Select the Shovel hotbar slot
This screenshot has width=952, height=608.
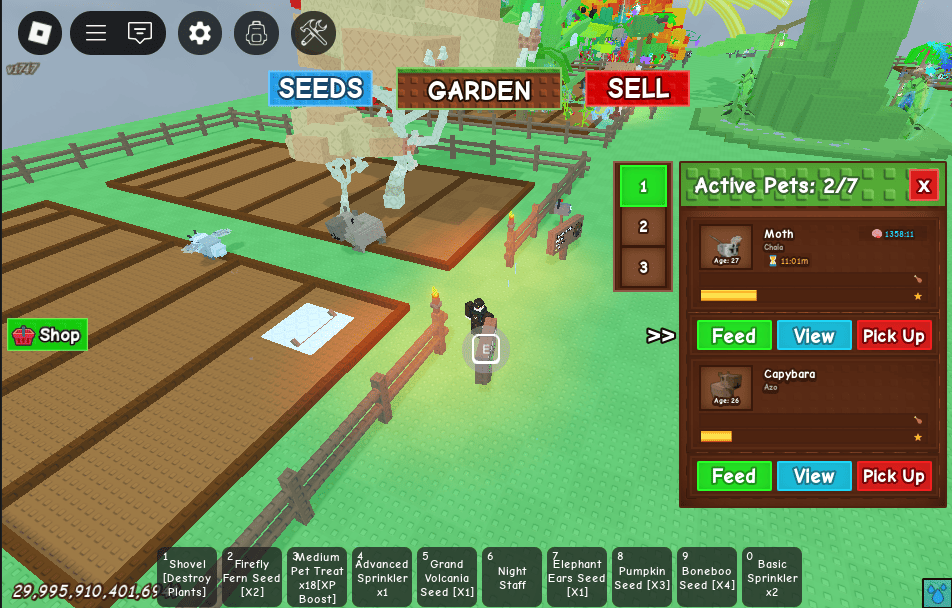coord(187,577)
